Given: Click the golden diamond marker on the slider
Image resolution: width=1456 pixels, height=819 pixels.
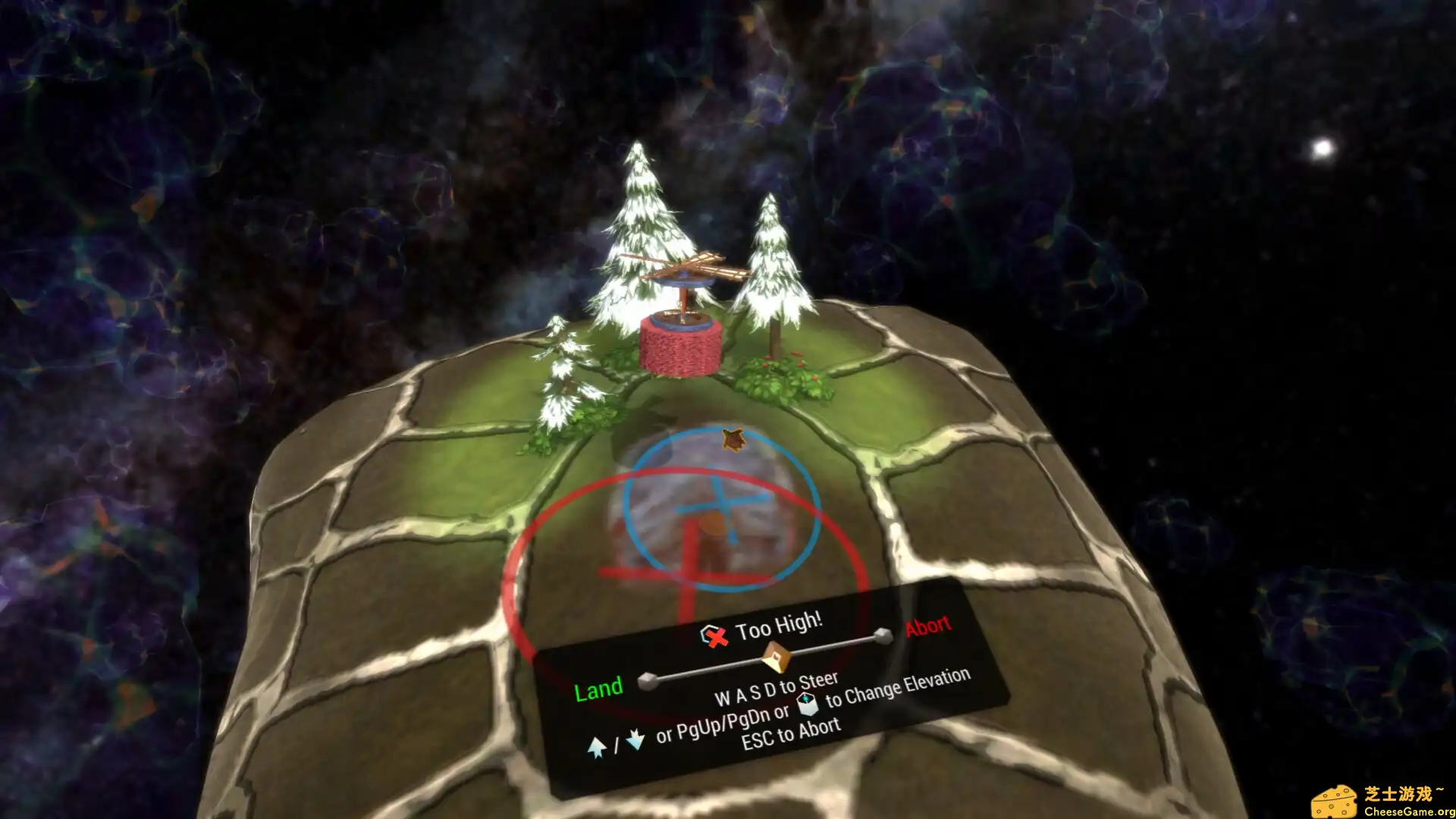Looking at the screenshot, I should 776,657.
